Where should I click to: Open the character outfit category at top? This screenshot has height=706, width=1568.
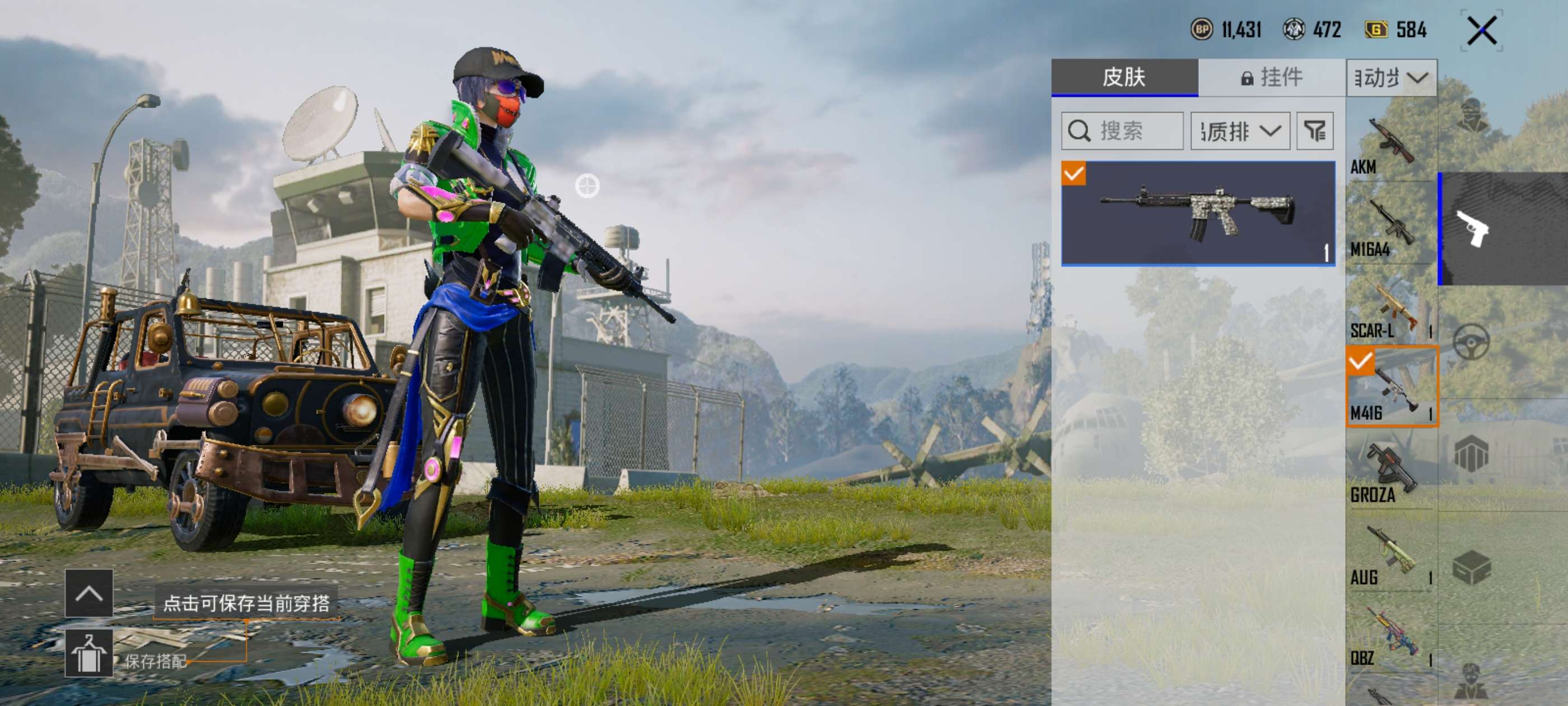click(1473, 116)
